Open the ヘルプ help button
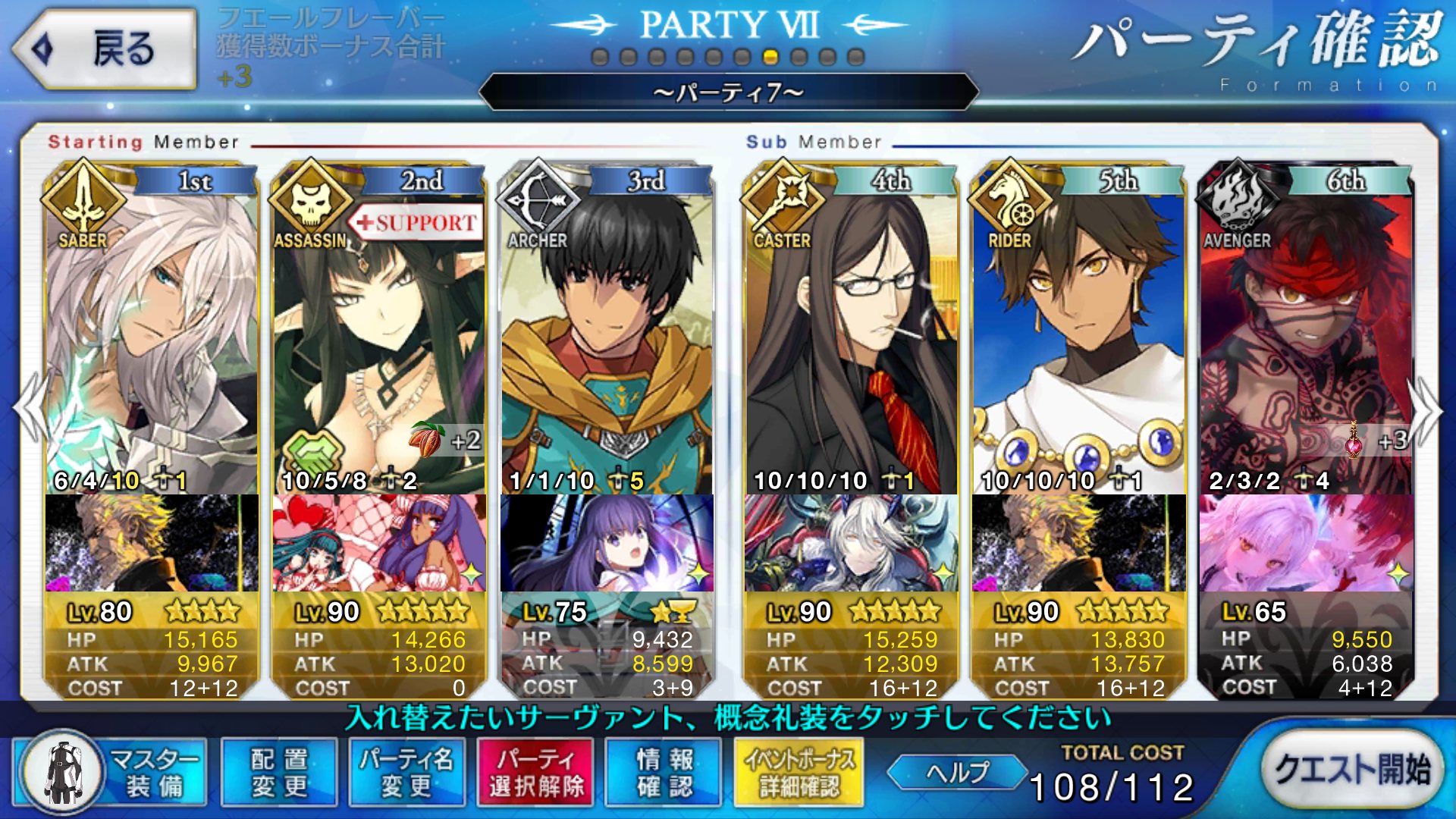 click(x=957, y=772)
